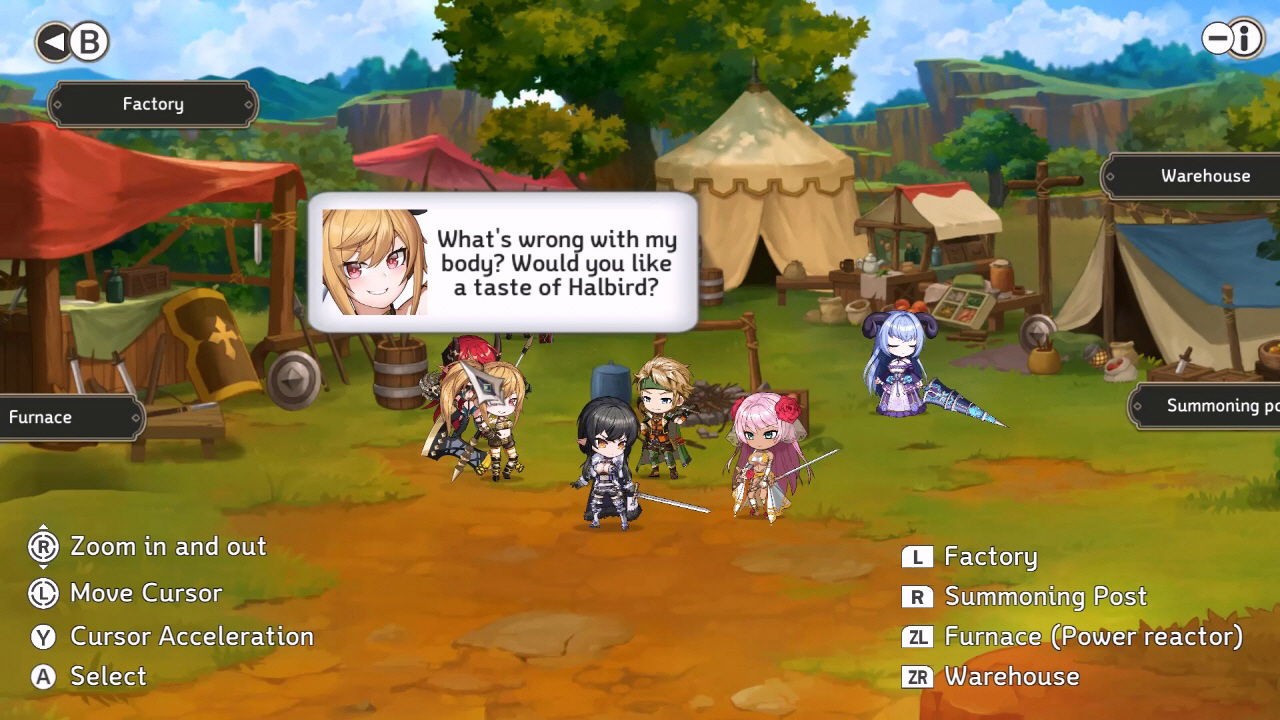This screenshot has width=1280, height=720.
Task: Select the Warehouse menu plaque
Action: coord(1205,176)
